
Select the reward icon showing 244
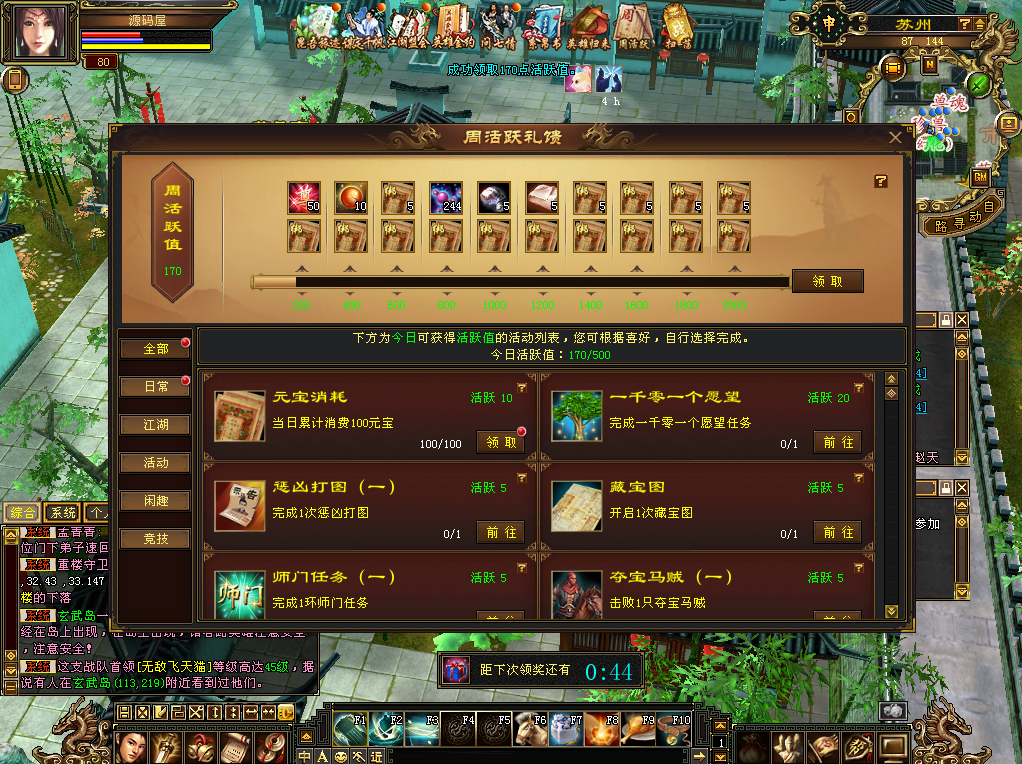(447, 198)
